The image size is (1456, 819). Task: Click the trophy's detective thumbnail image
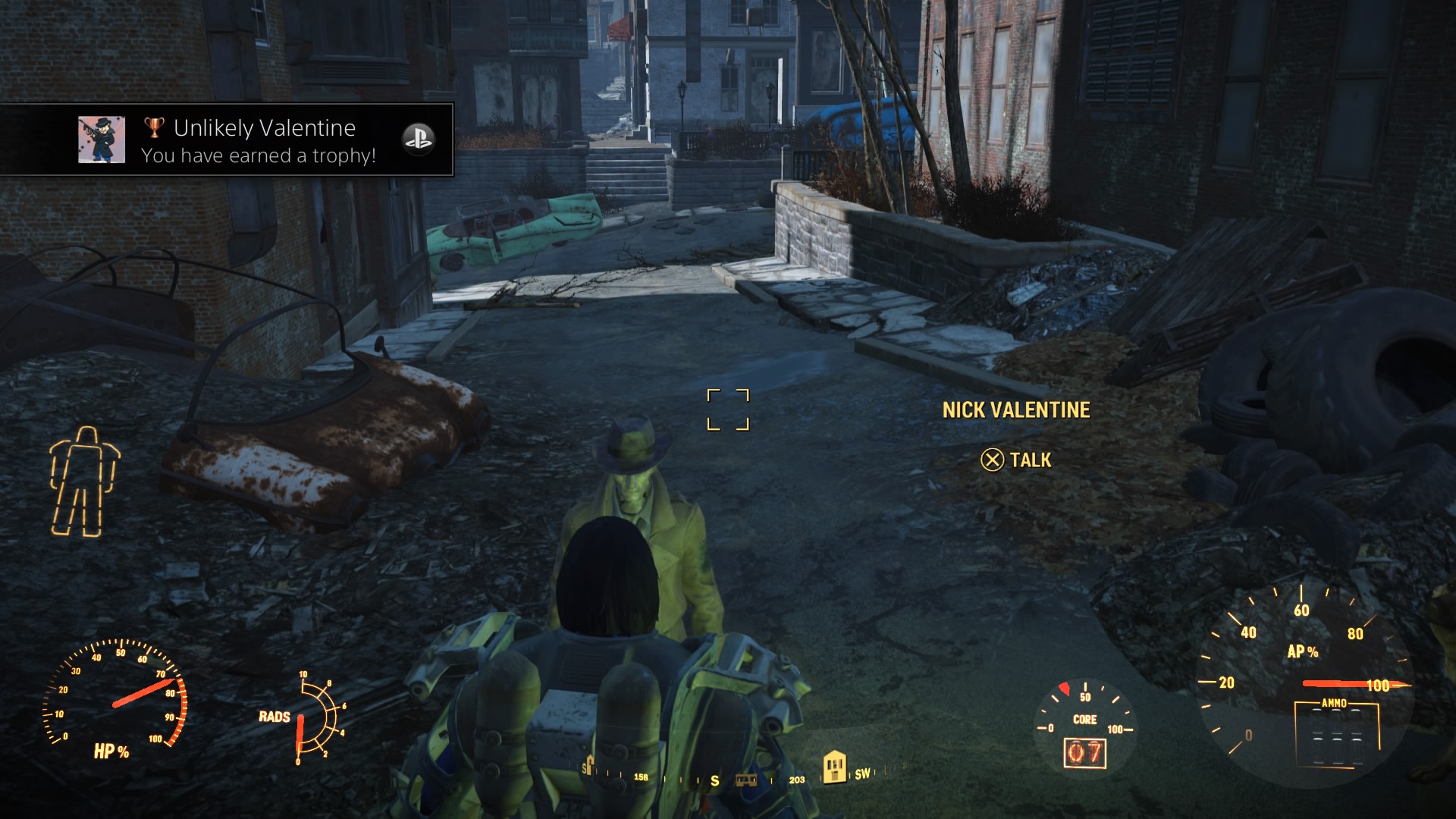[102, 140]
